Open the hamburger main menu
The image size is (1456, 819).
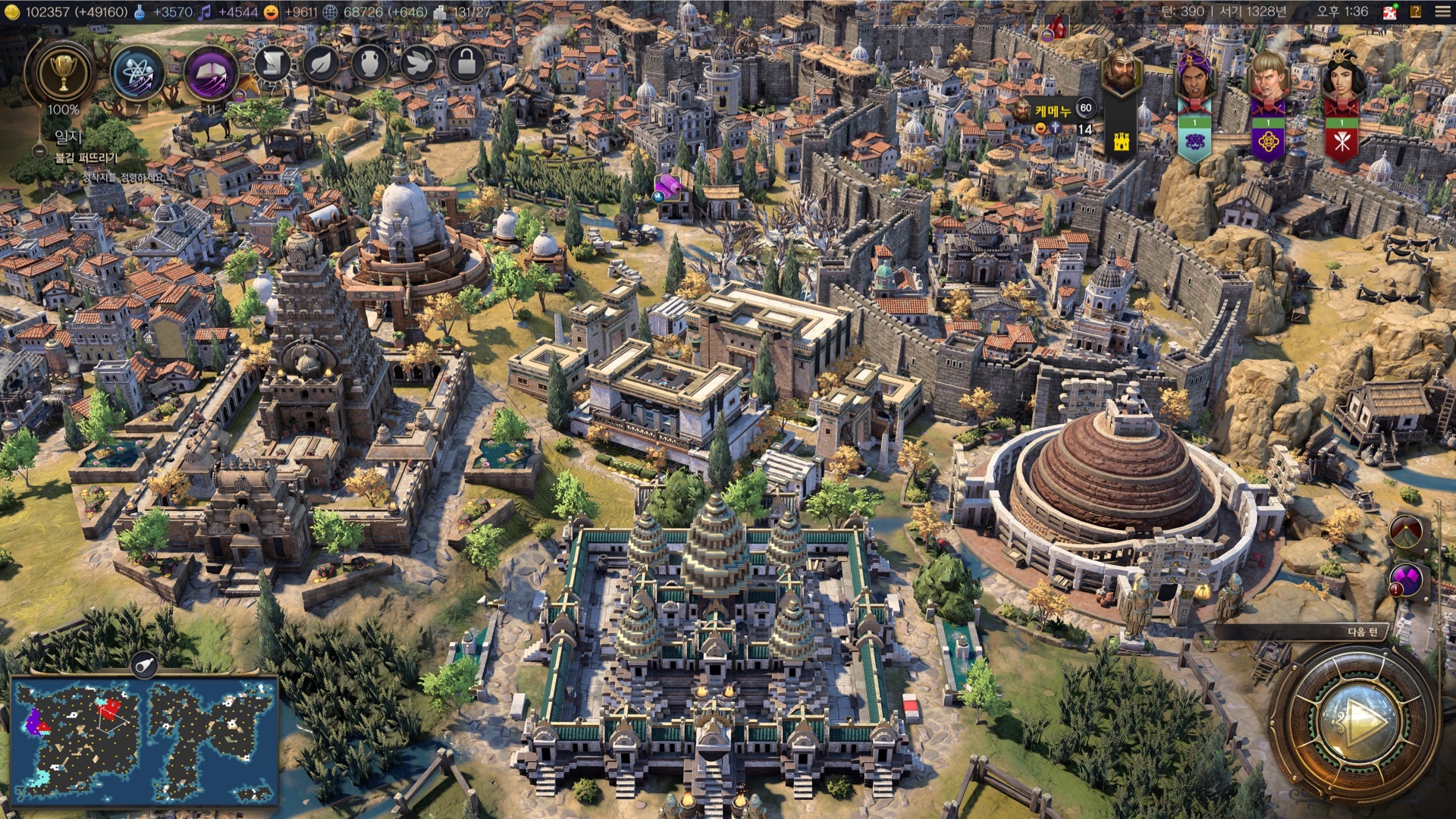coord(1442,11)
